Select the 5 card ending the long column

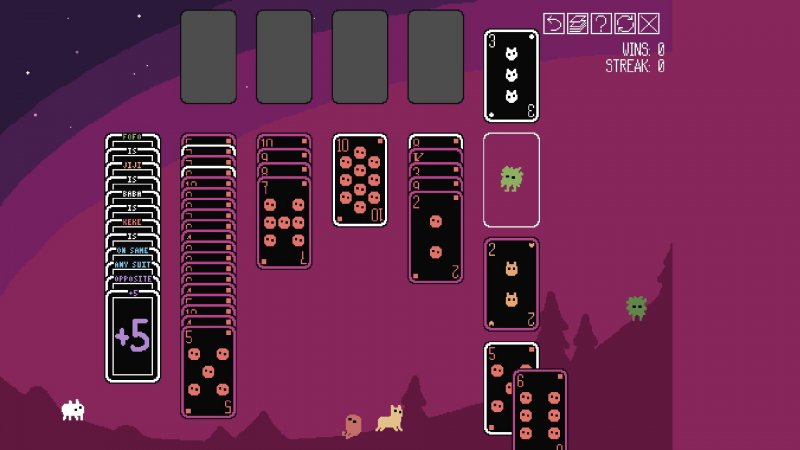[208, 370]
